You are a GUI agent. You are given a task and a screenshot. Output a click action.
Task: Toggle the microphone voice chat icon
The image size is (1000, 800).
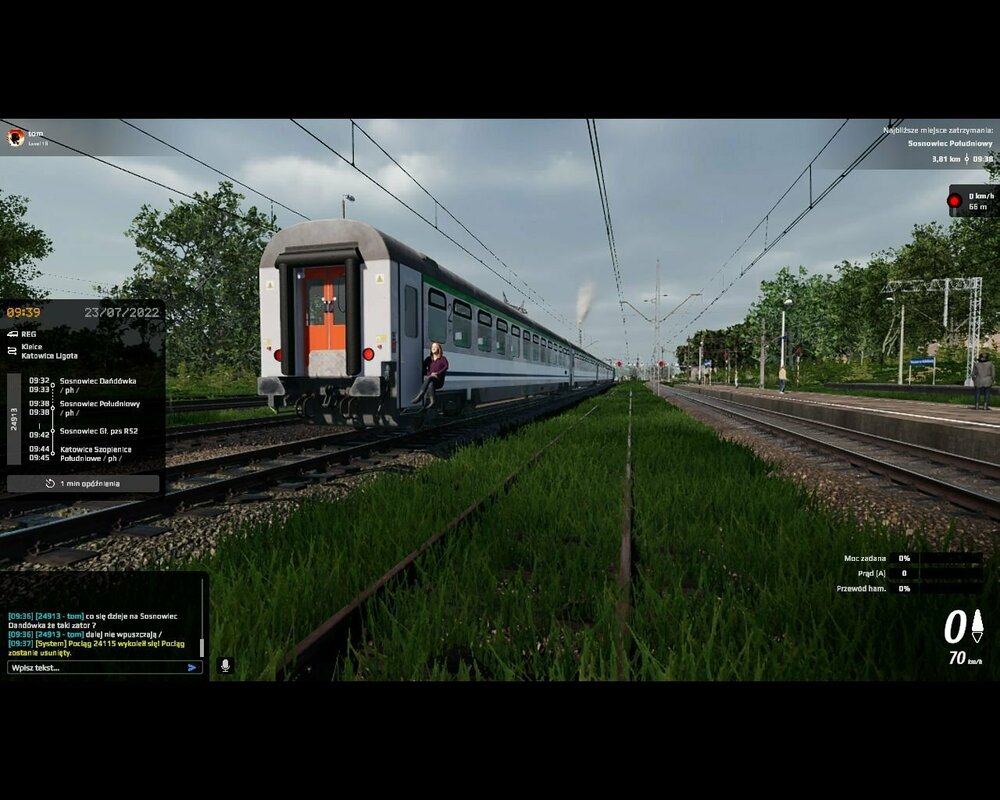[x=226, y=665]
